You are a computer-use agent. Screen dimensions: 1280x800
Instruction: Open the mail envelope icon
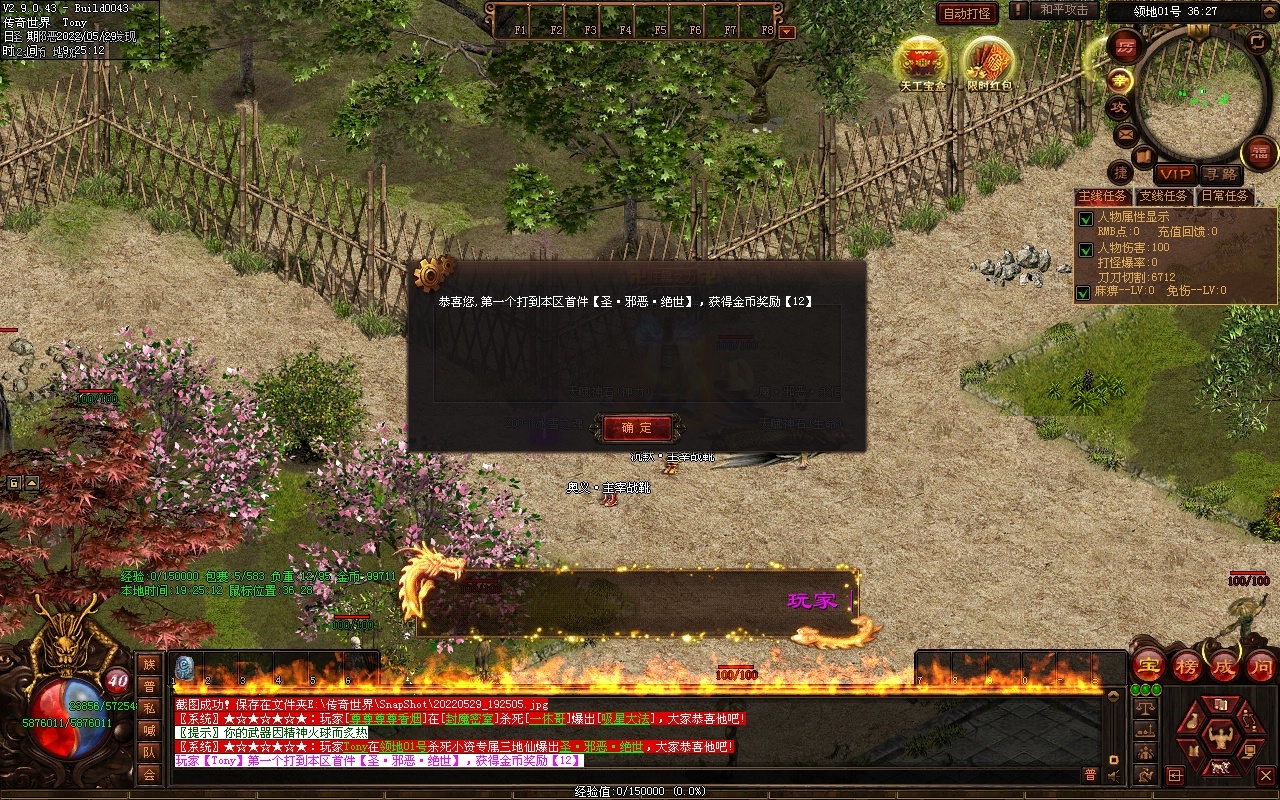[x=1125, y=134]
